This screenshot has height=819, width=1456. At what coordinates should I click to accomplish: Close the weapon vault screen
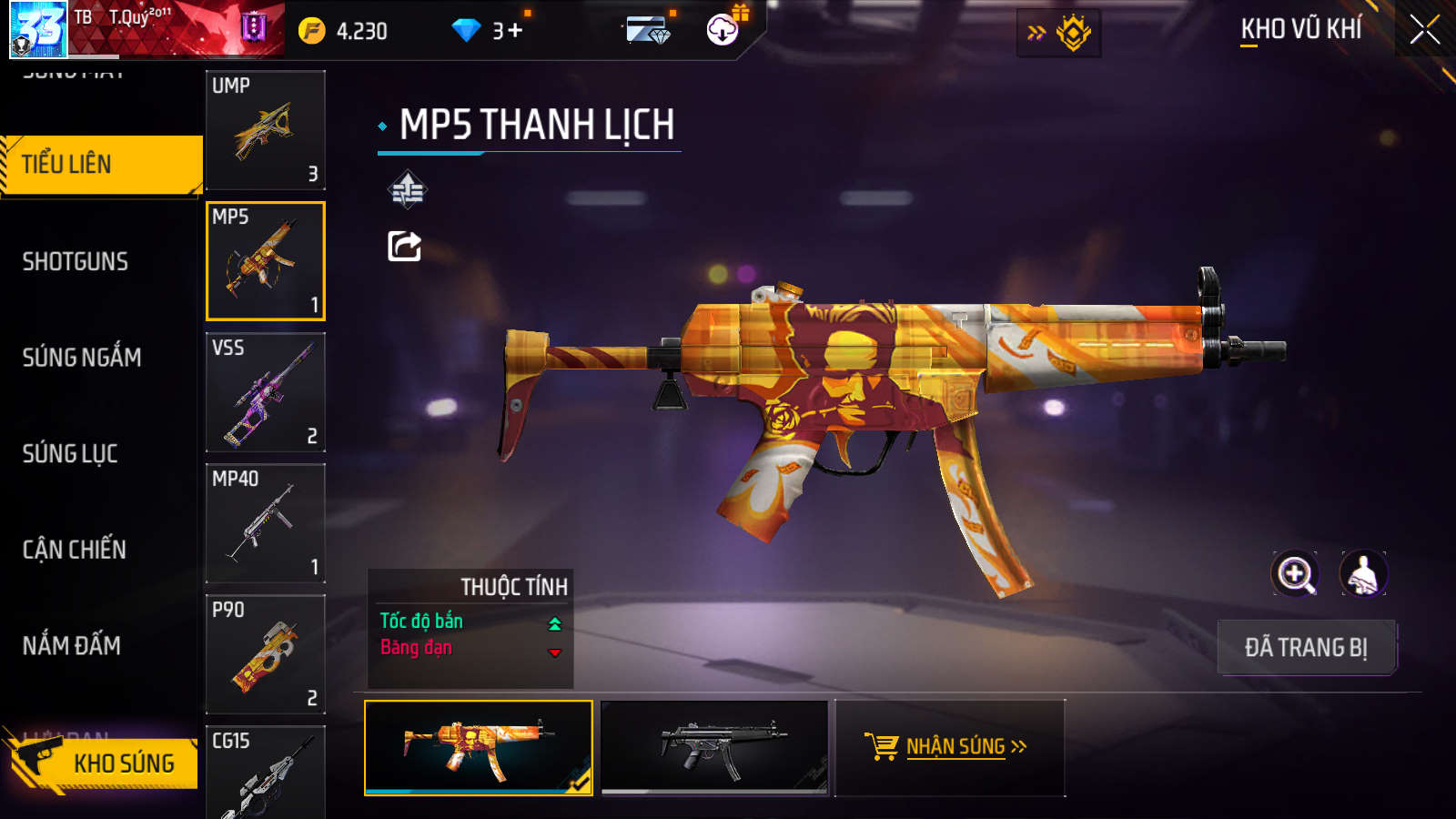point(1424,30)
